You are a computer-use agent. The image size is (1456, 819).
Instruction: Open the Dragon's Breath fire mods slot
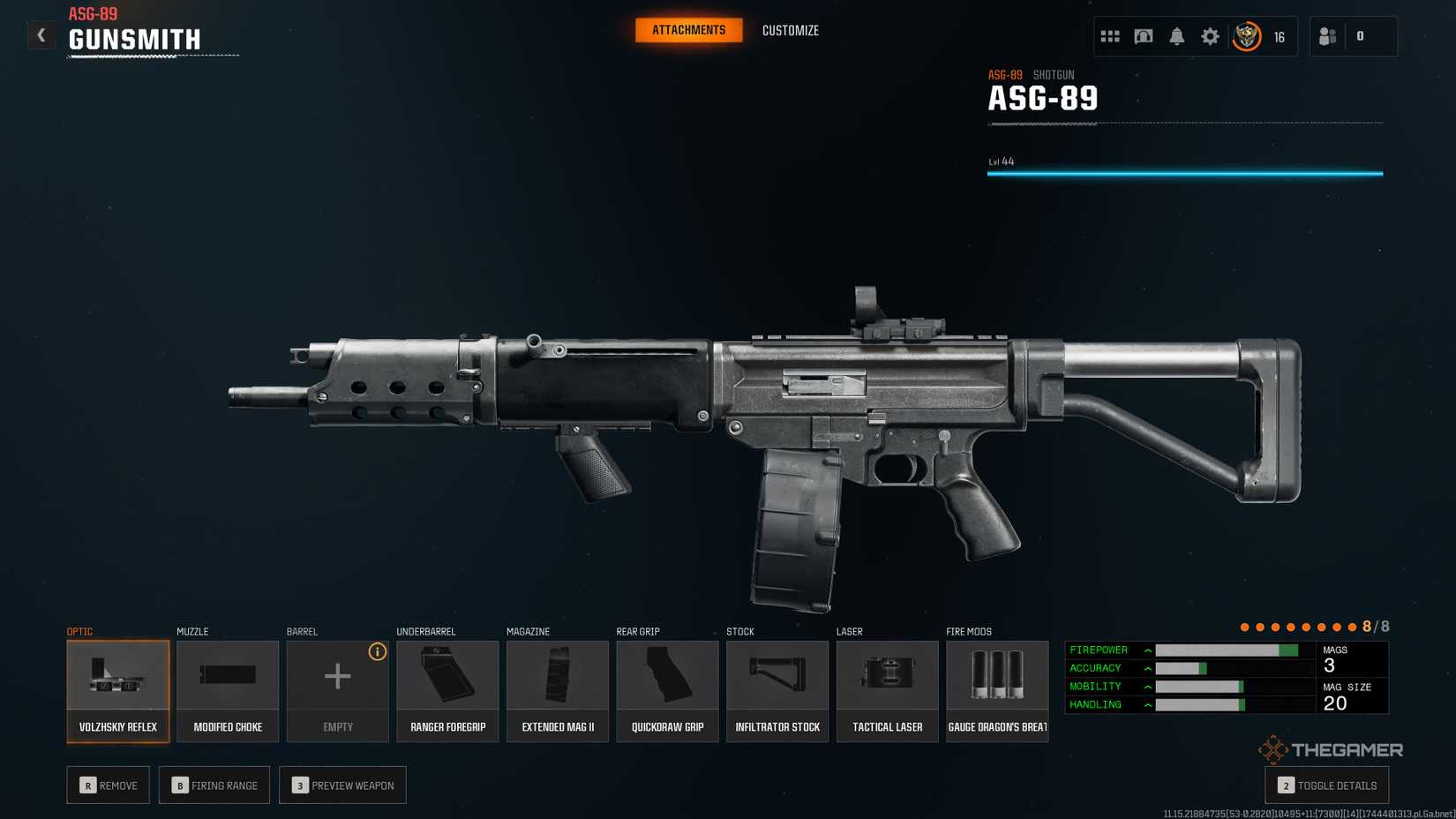[997, 691]
